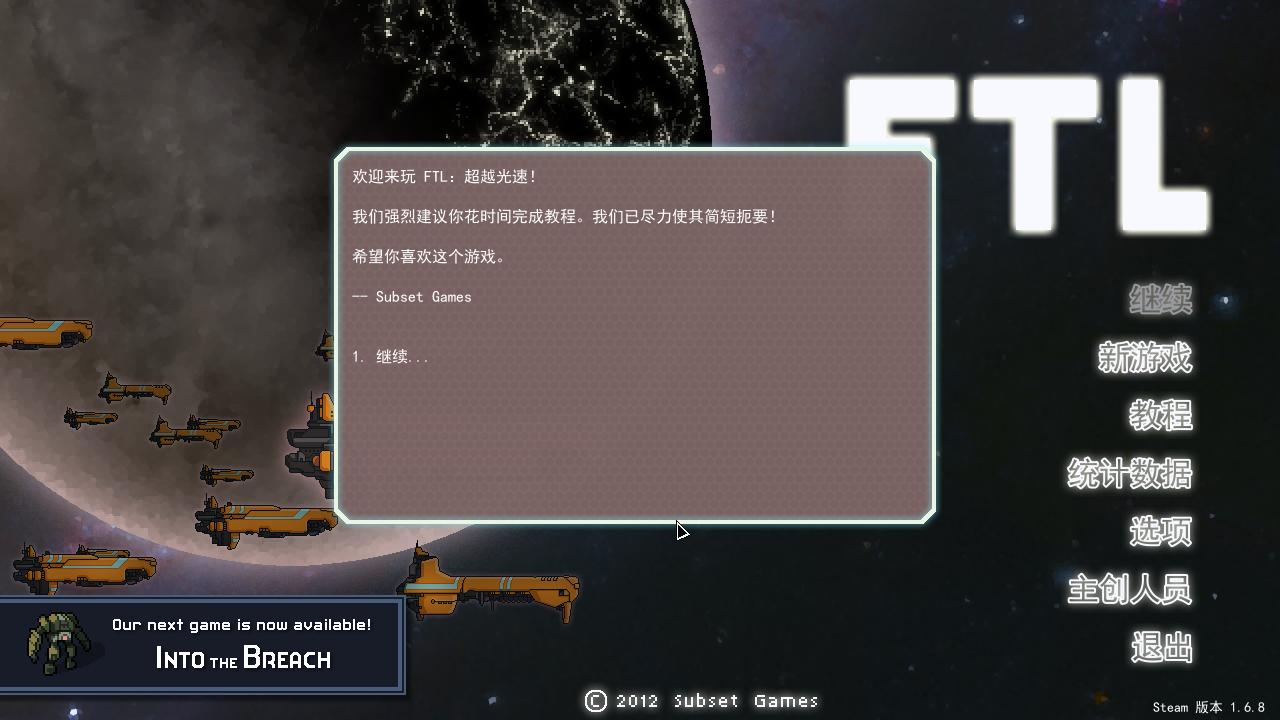This screenshot has width=1280, height=720.
Task: Click inside the welcome message dialog box
Action: tap(636, 335)
